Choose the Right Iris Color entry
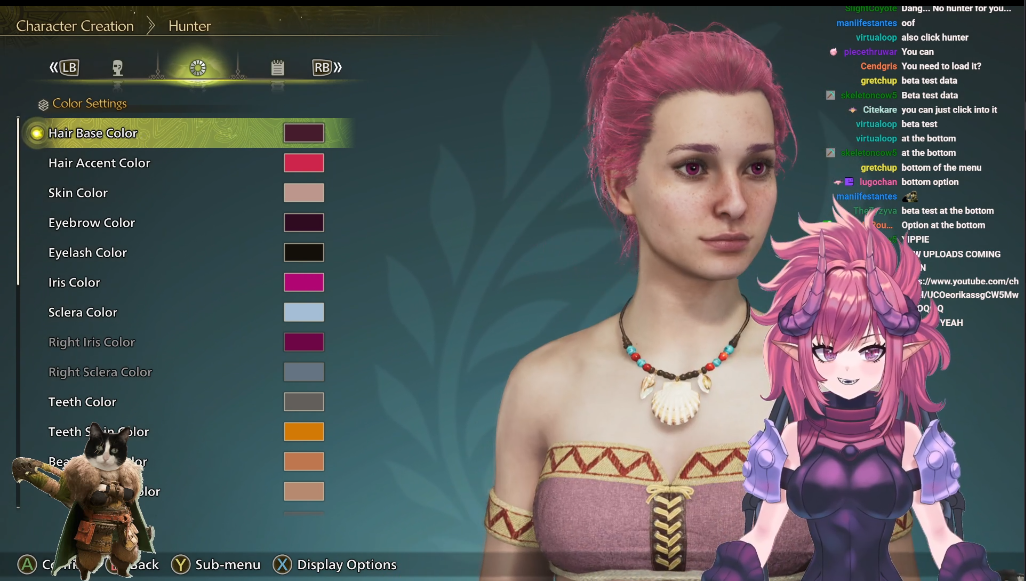Viewport: 1026px width, 581px height. point(91,342)
